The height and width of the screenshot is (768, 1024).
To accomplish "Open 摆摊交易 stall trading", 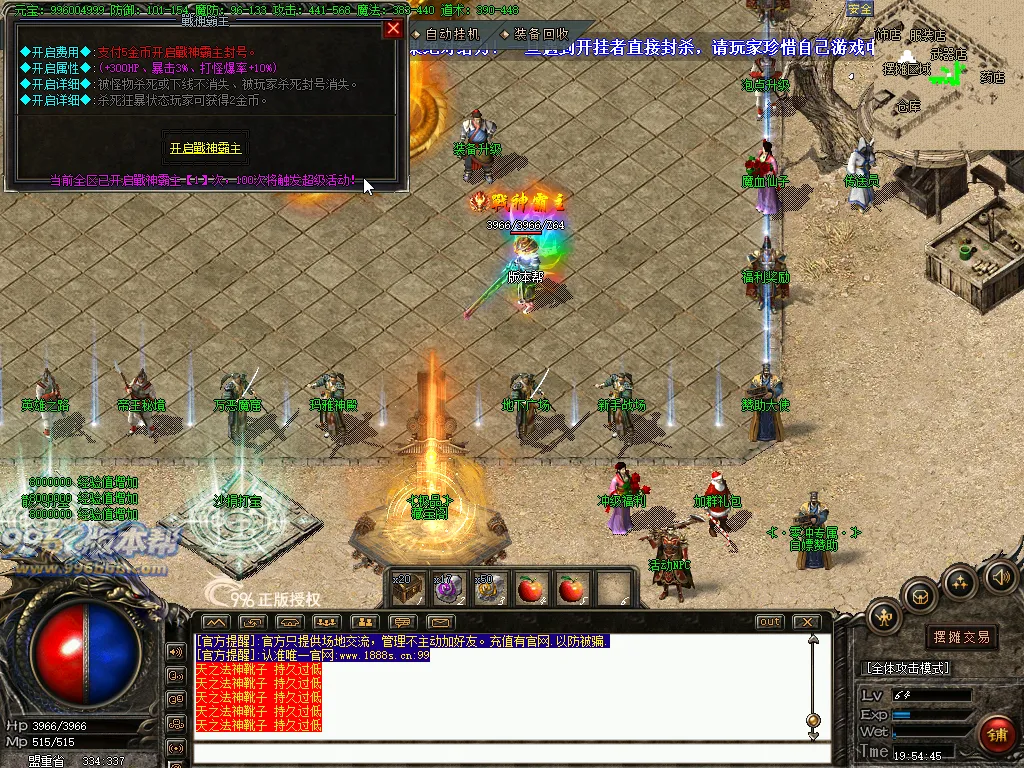I will pos(961,637).
